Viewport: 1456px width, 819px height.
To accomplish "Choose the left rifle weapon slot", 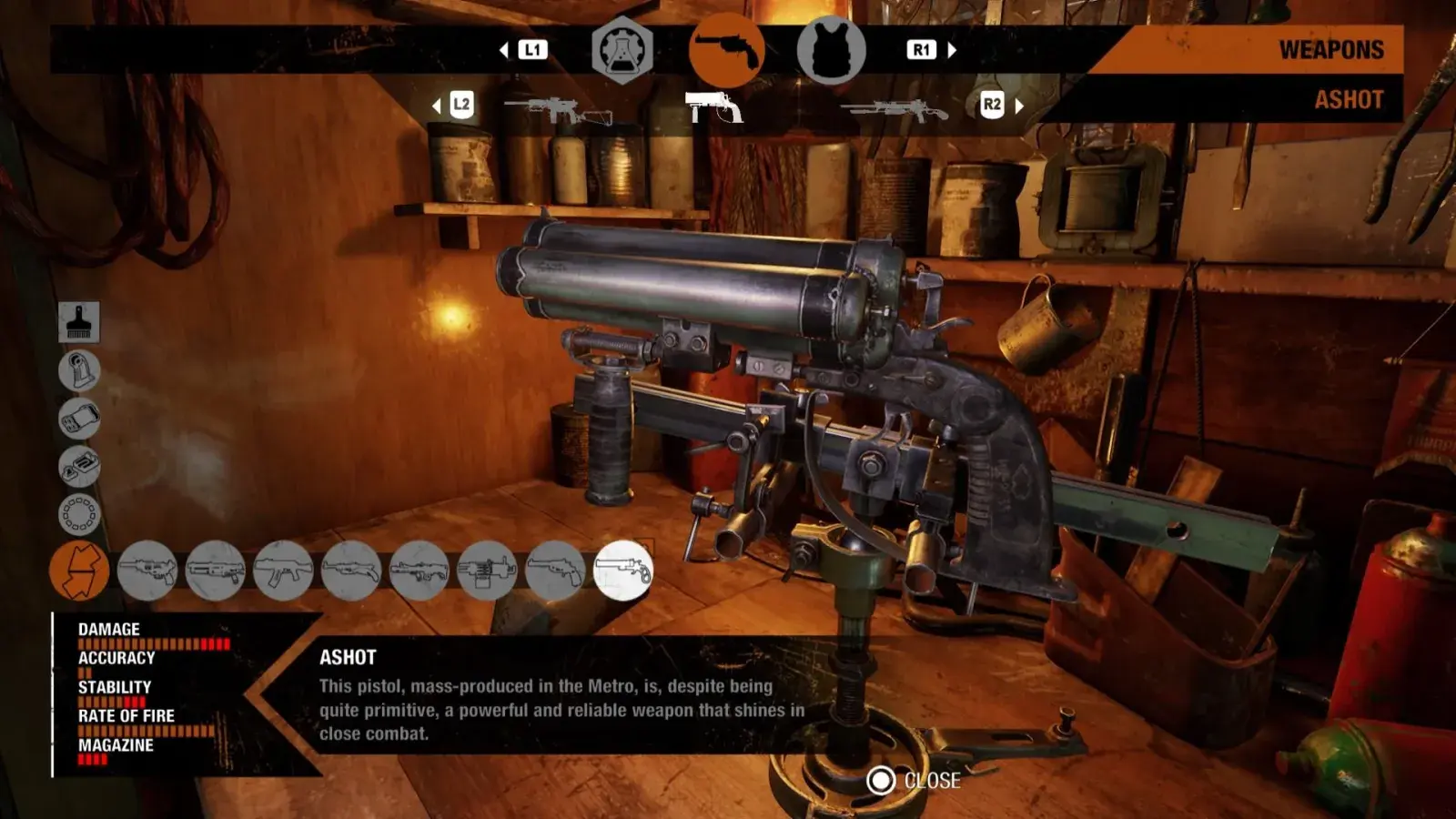I will coord(557,111).
